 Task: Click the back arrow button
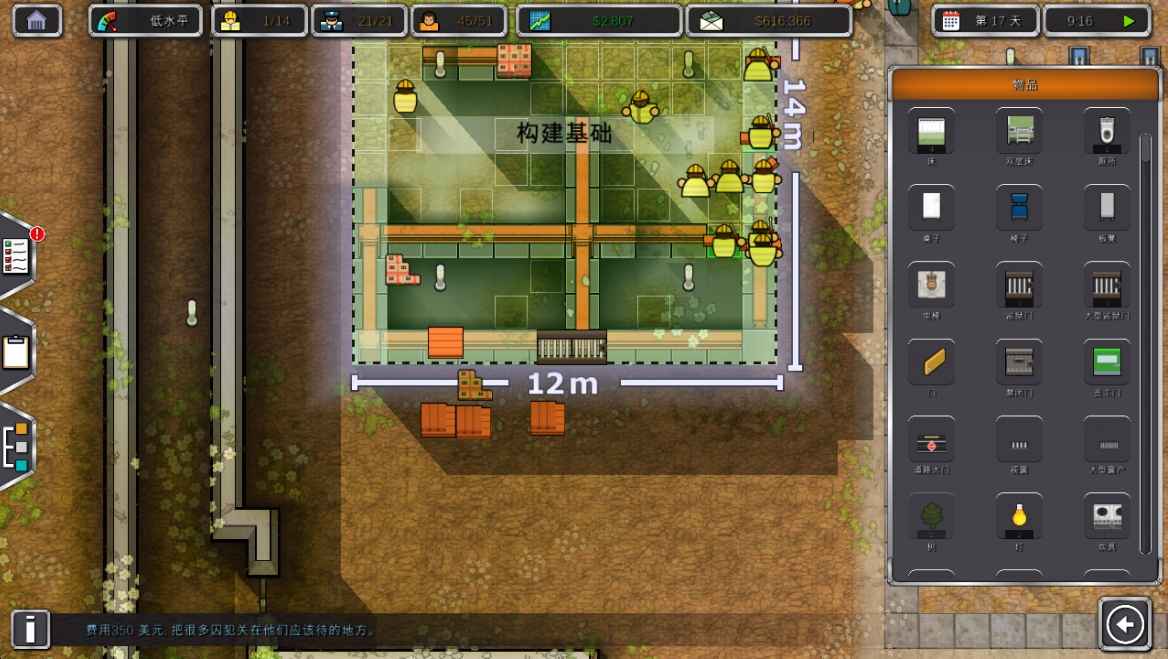point(1125,625)
